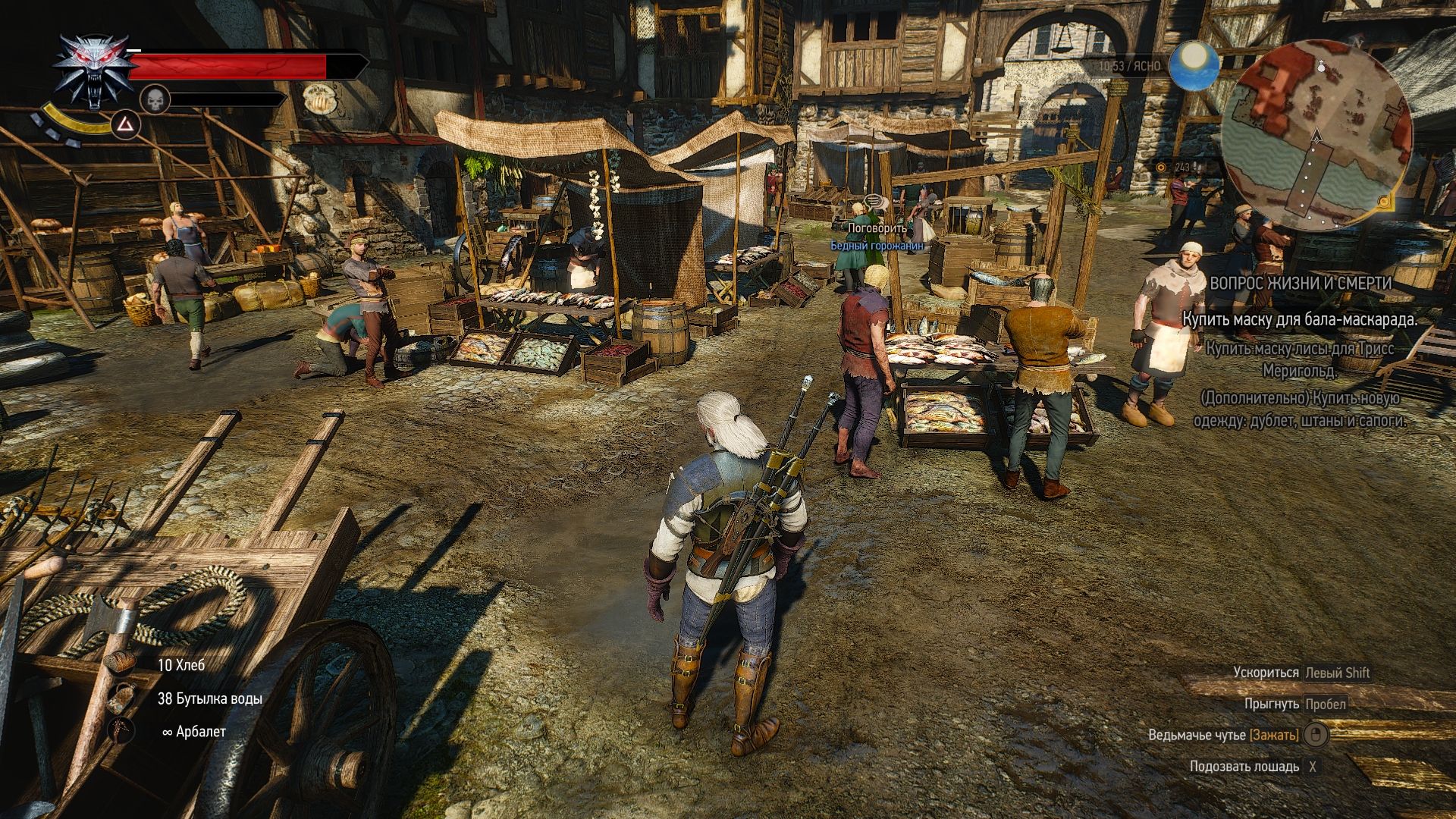
Task: Click the skull toxicity icon
Action: (155, 99)
